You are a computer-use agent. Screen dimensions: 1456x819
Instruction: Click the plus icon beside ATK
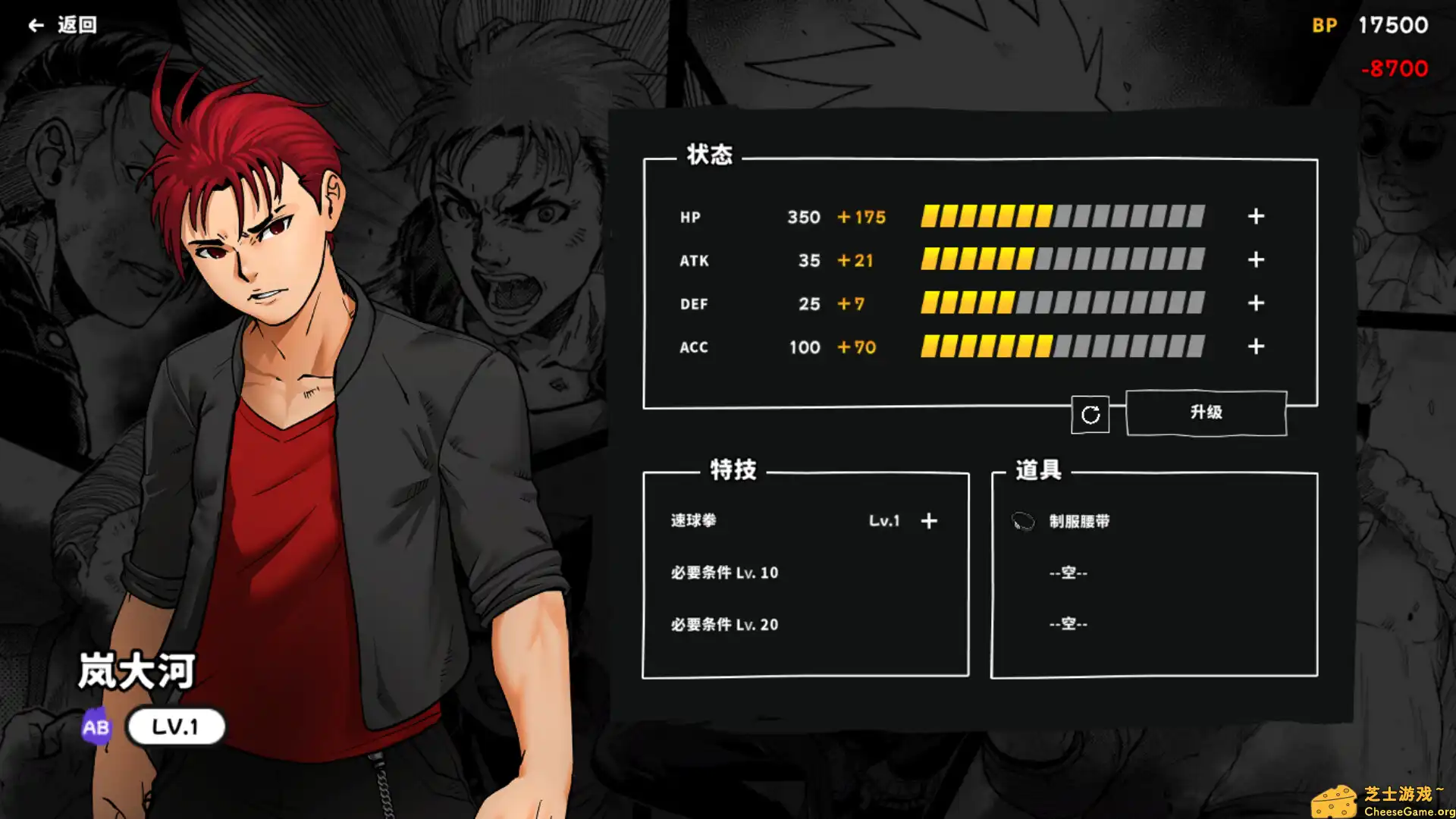coord(1255,260)
